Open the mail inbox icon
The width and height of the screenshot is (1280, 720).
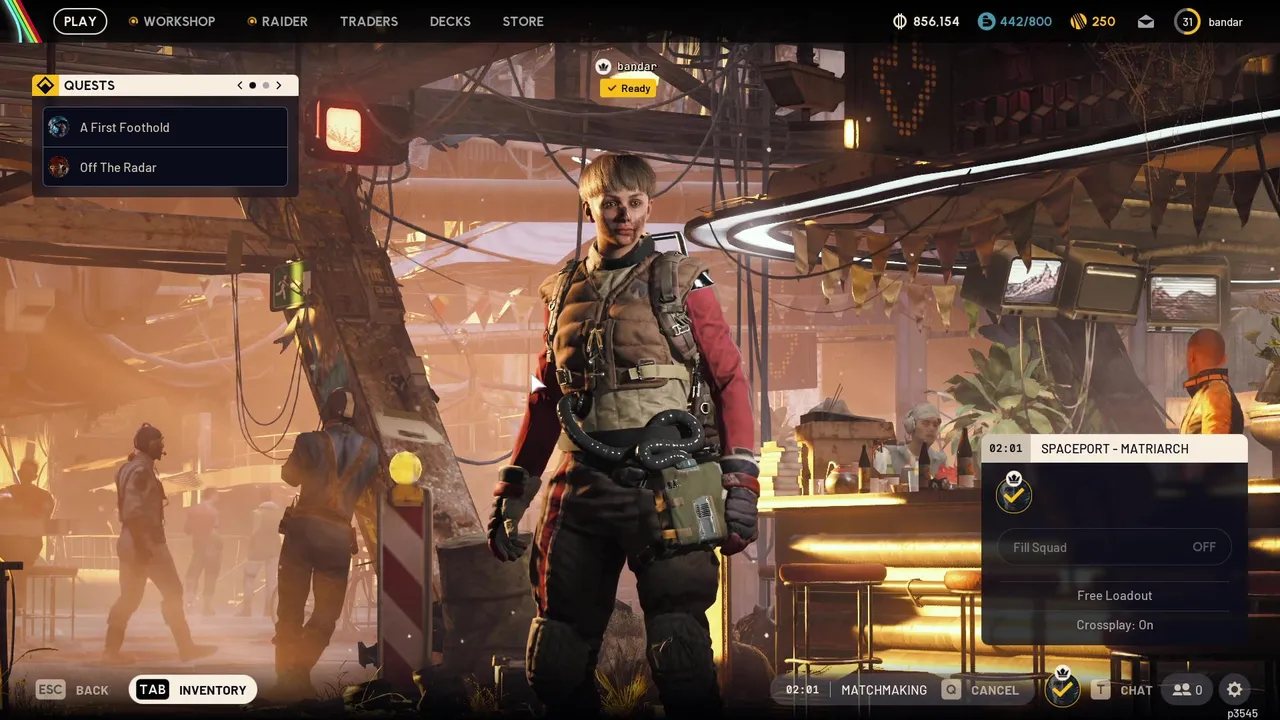pos(1146,22)
